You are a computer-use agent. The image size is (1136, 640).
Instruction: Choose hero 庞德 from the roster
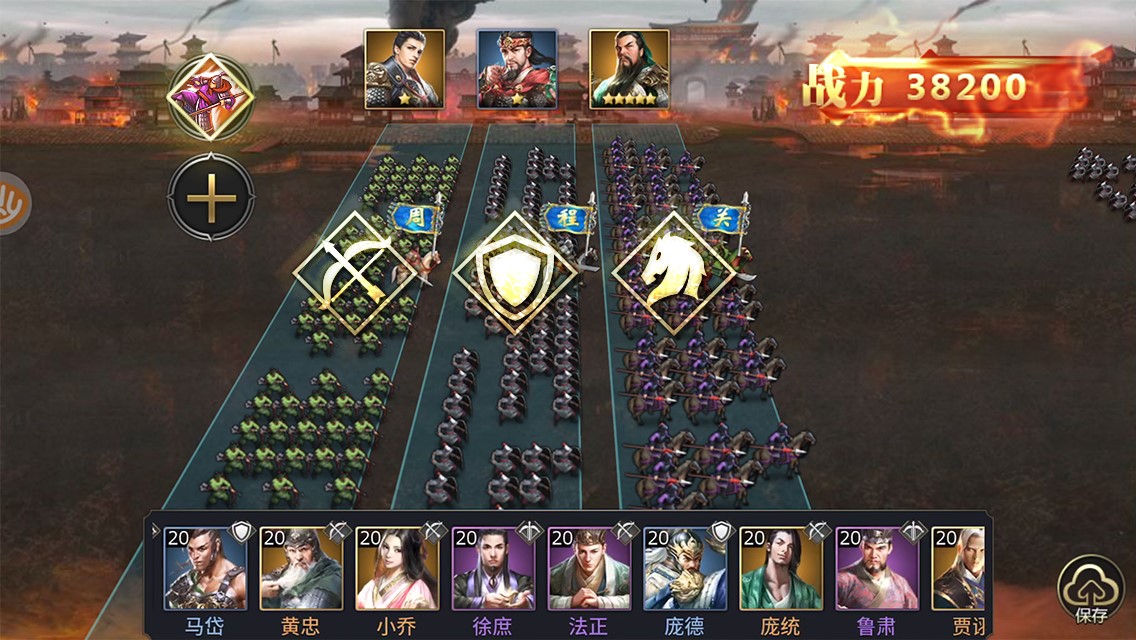point(685,569)
